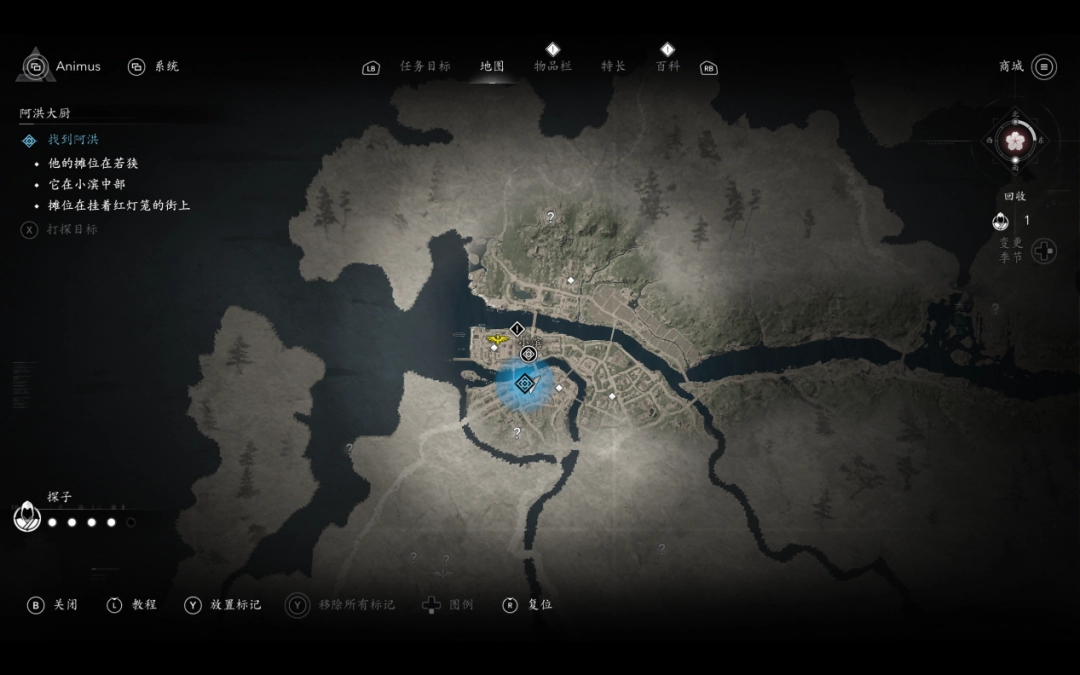Open the 特长 tab
The height and width of the screenshot is (675, 1080).
pos(613,67)
